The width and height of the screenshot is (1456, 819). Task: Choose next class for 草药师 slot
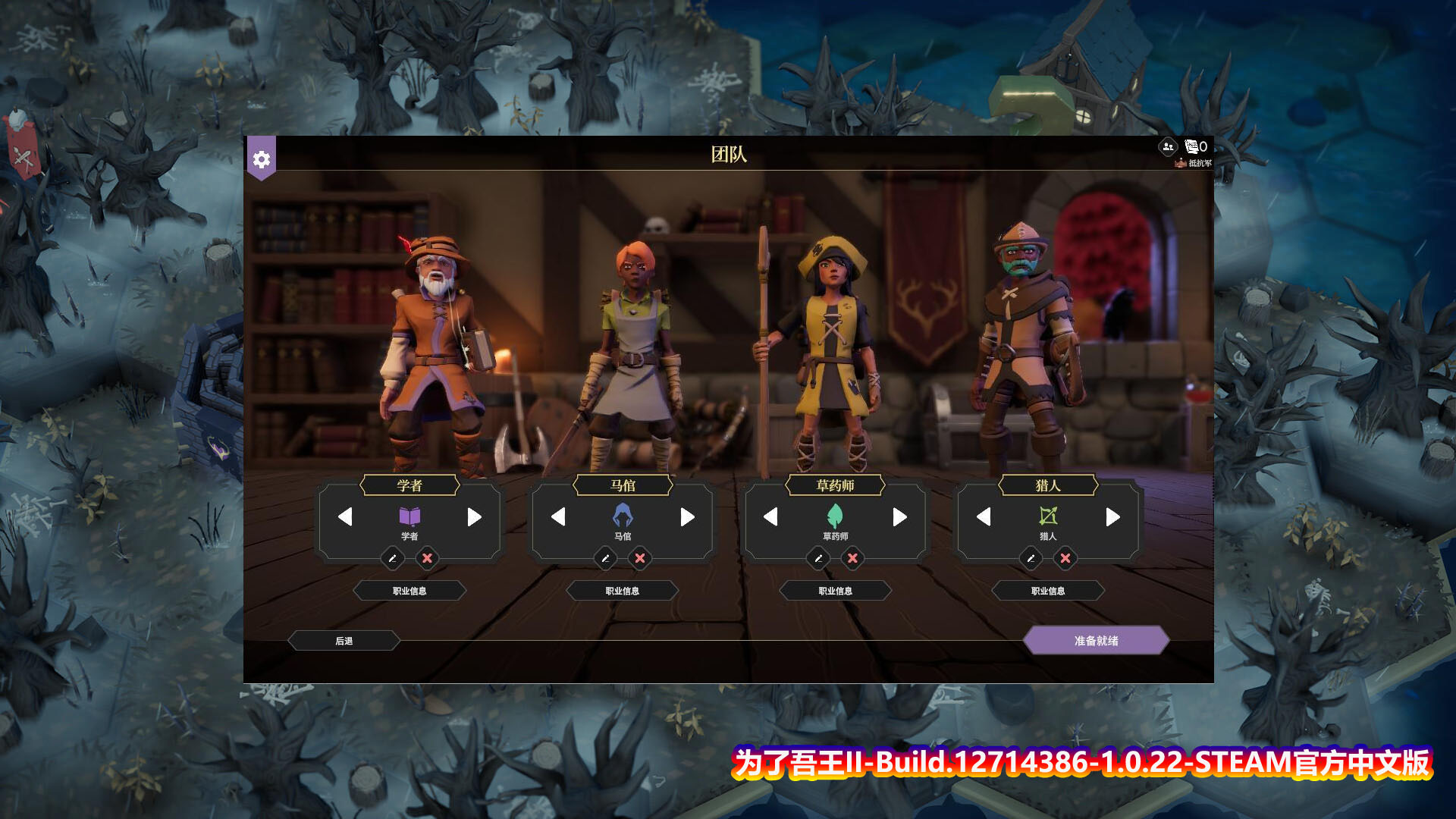click(x=899, y=517)
